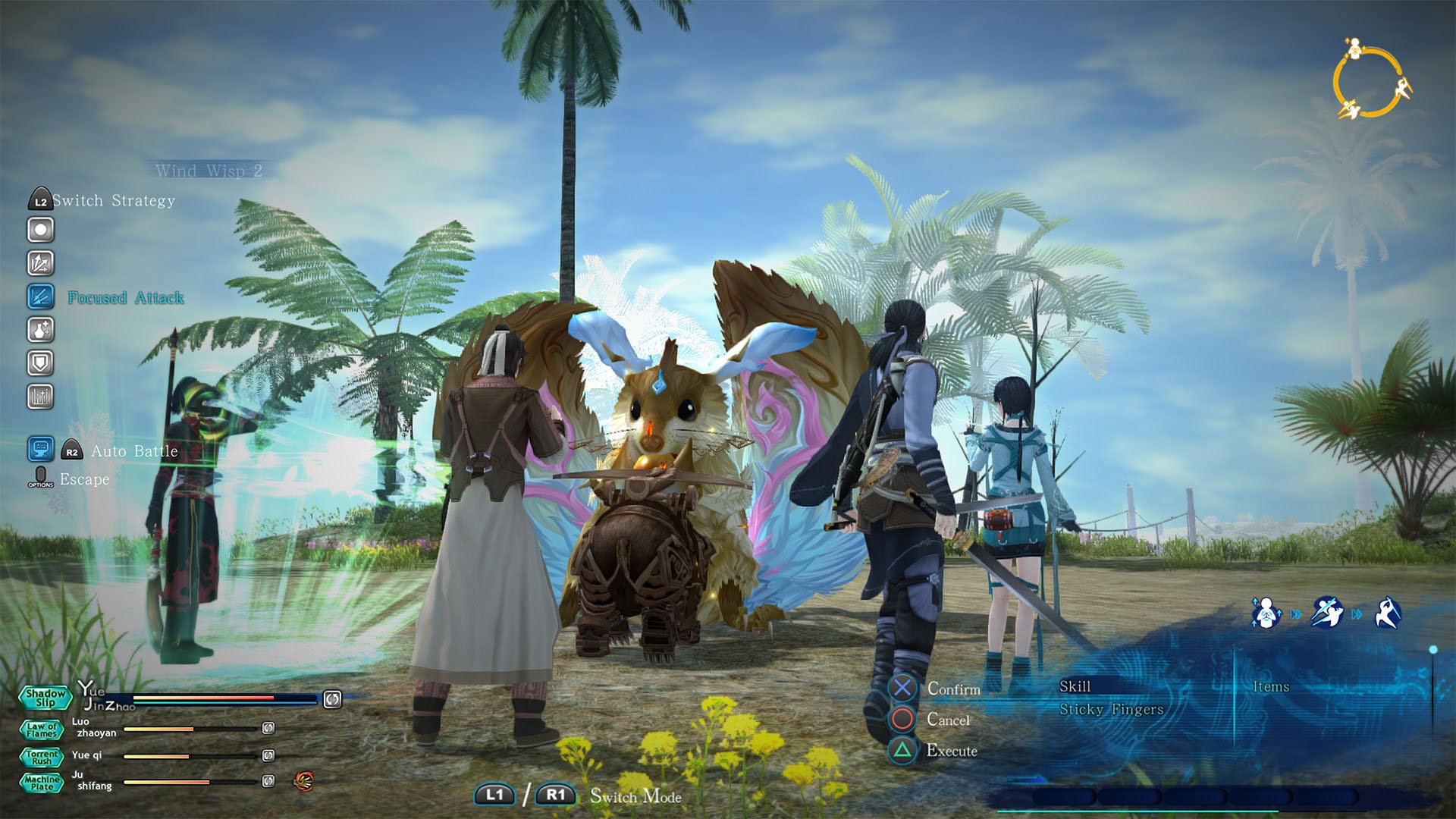1456x819 pixels.
Task: Click the shield defense strategy icon
Action: click(39, 364)
